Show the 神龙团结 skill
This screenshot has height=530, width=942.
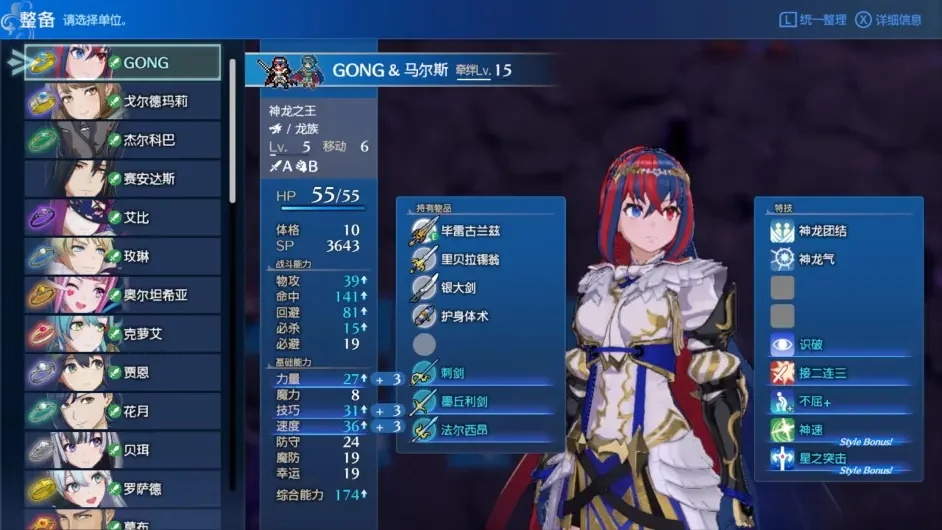pos(822,231)
